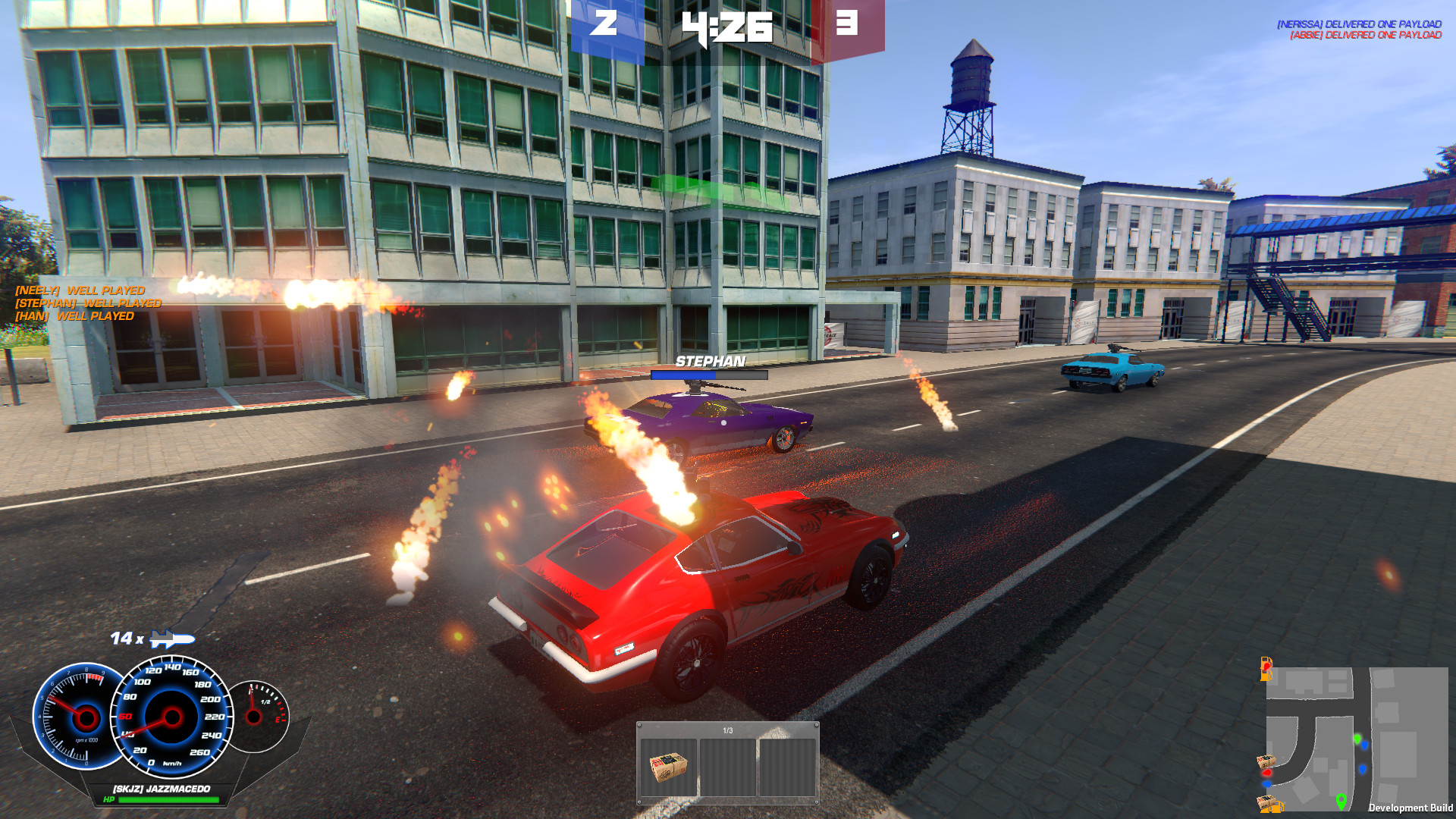Click the gas station icon on minimap top
Image resolution: width=1456 pixels, height=819 pixels.
pos(1266,669)
